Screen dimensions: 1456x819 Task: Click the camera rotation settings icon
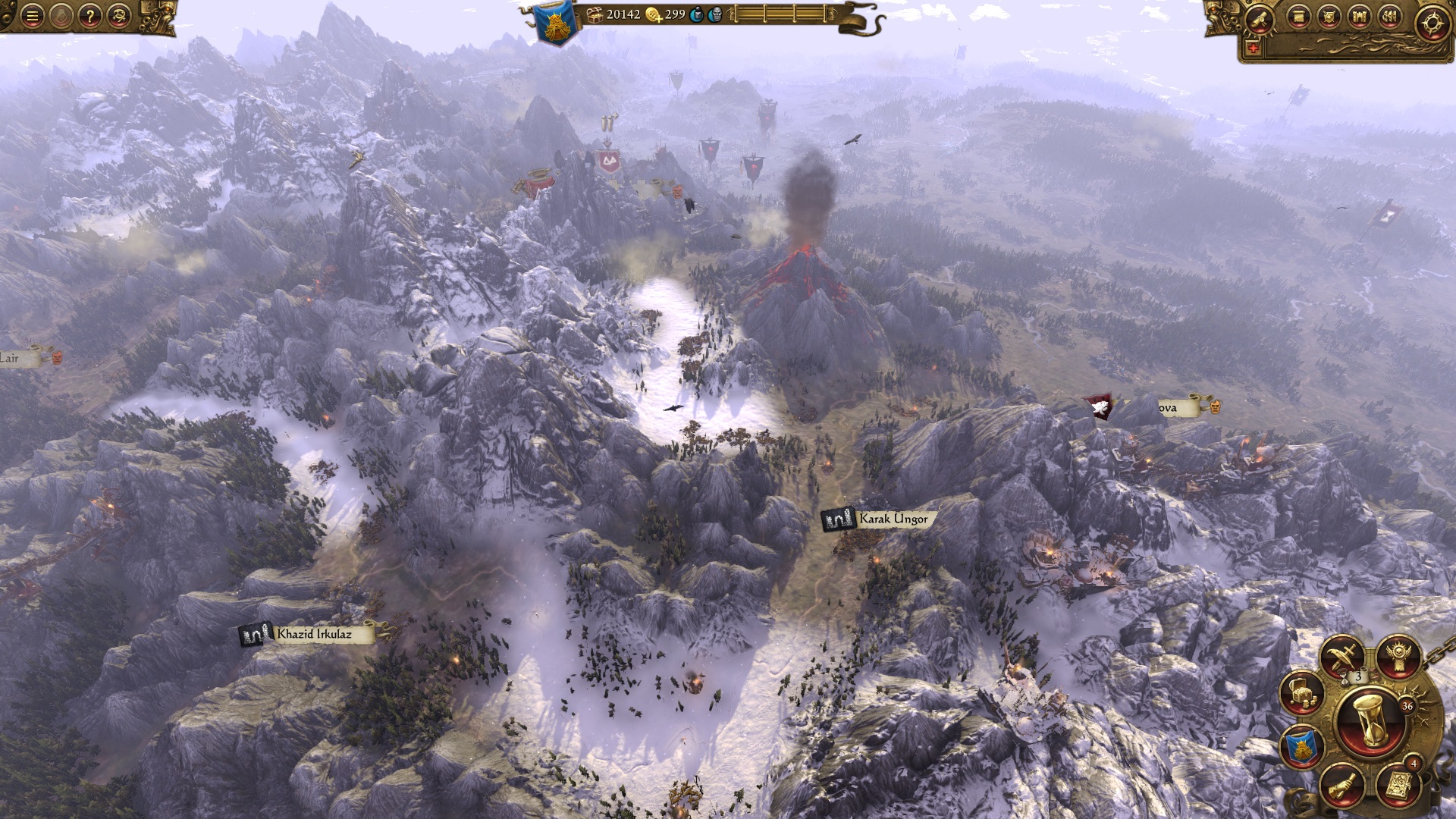point(118,15)
